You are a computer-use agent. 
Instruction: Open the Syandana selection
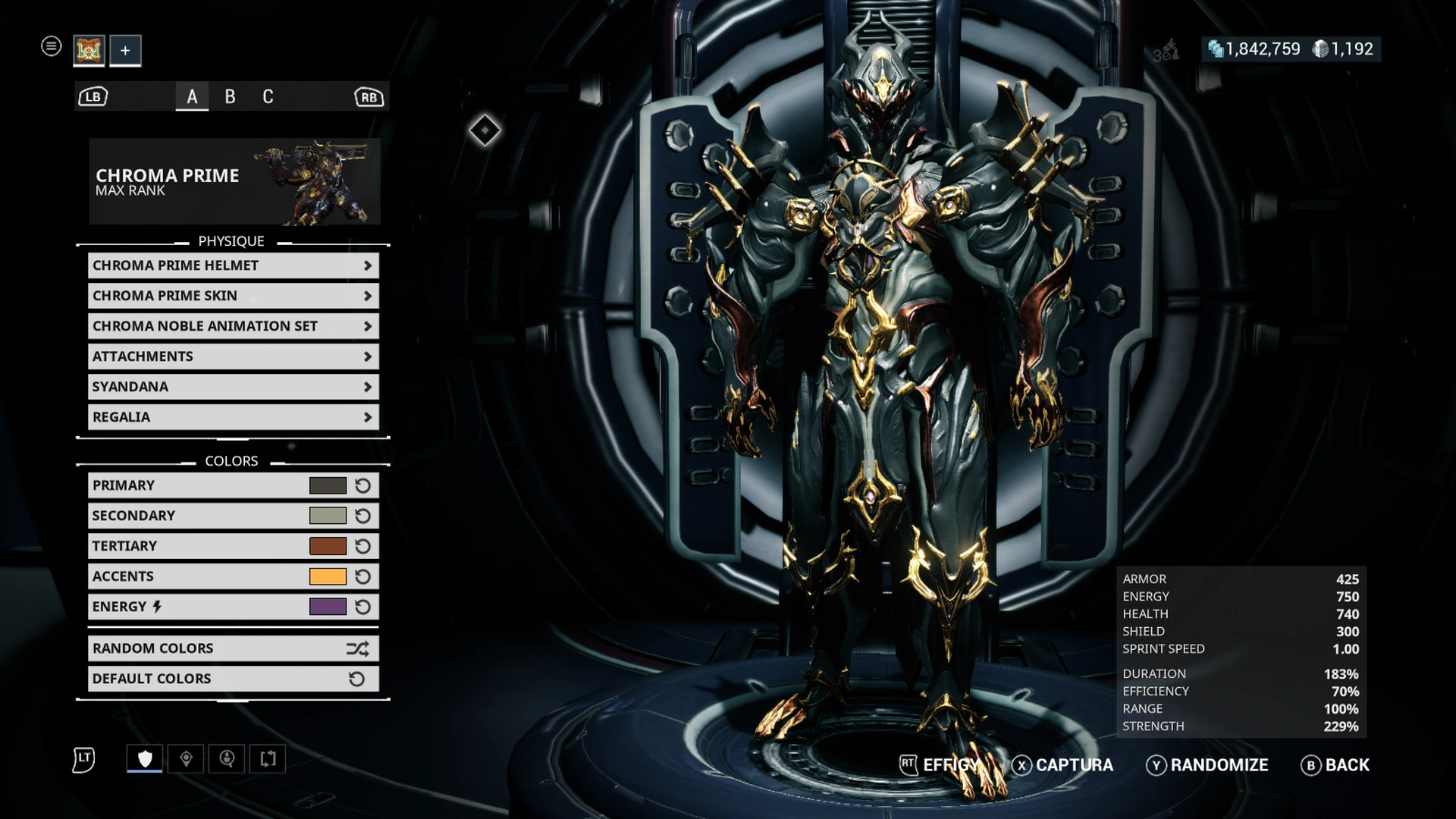point(233,387)
